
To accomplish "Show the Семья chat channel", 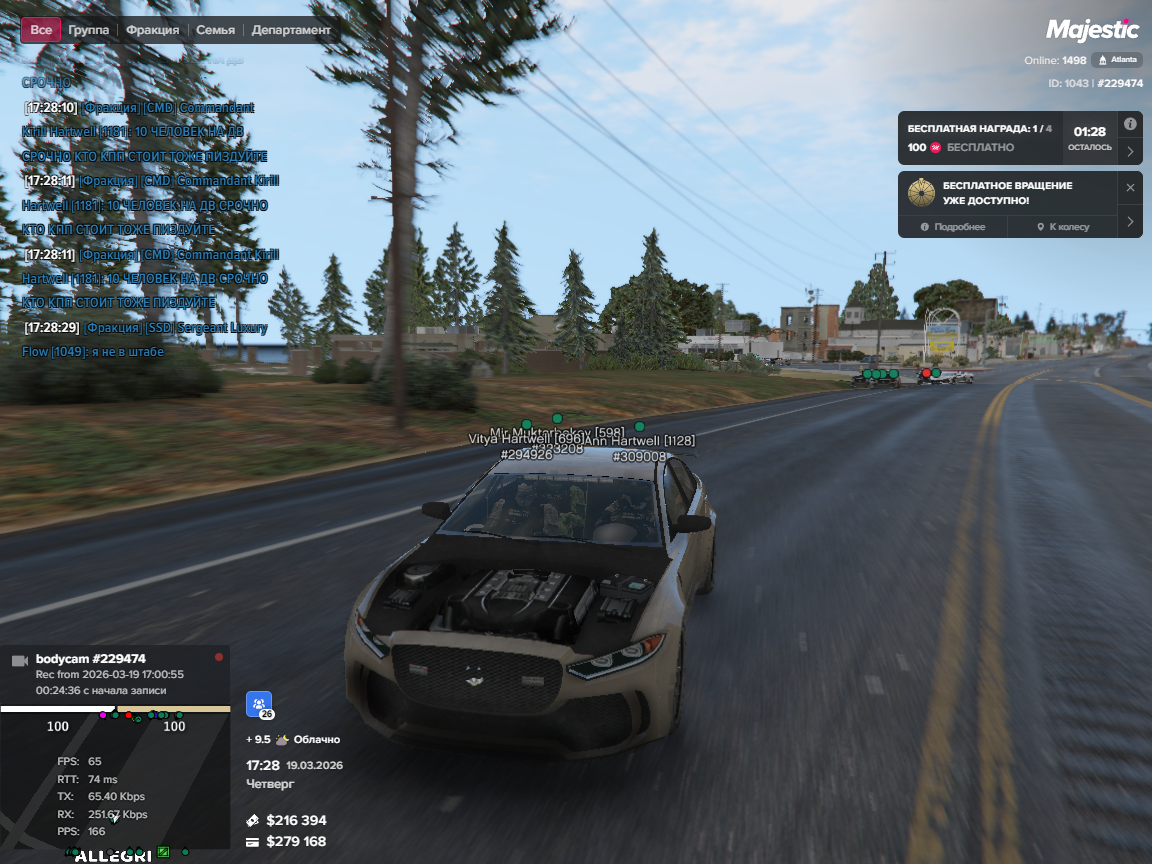I will point(216,30).
